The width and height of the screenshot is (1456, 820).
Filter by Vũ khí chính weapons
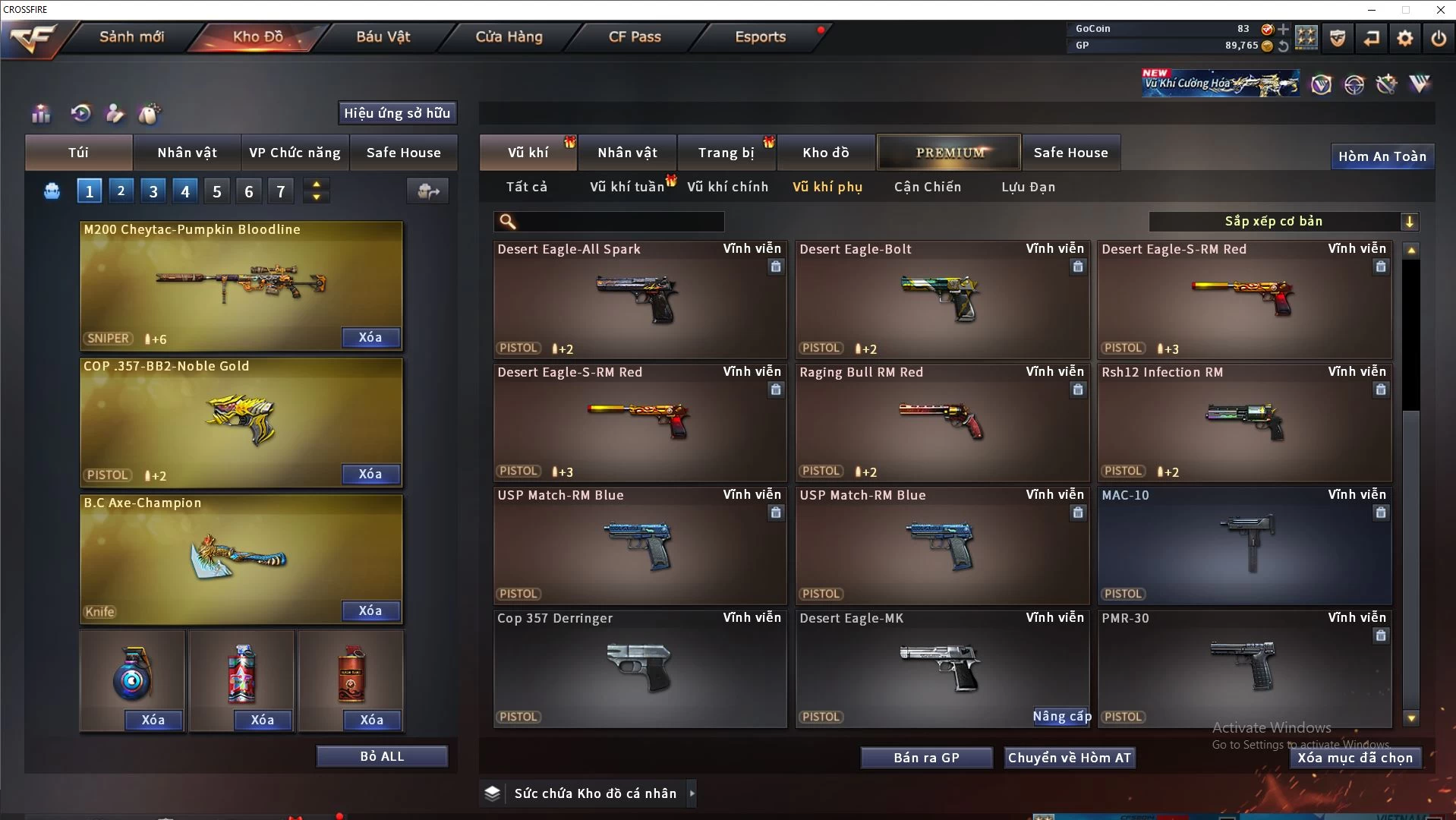click(727, 187)
